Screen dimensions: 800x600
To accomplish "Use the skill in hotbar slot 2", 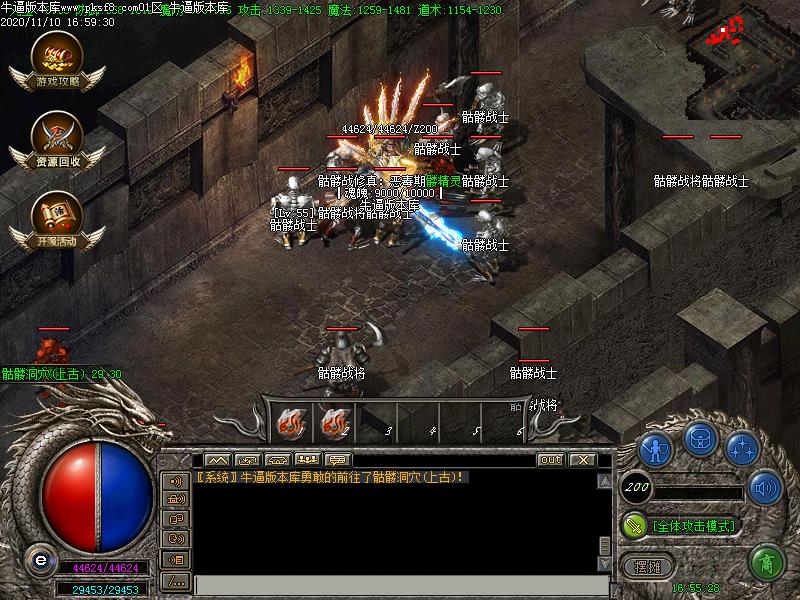I will (334, 424).
